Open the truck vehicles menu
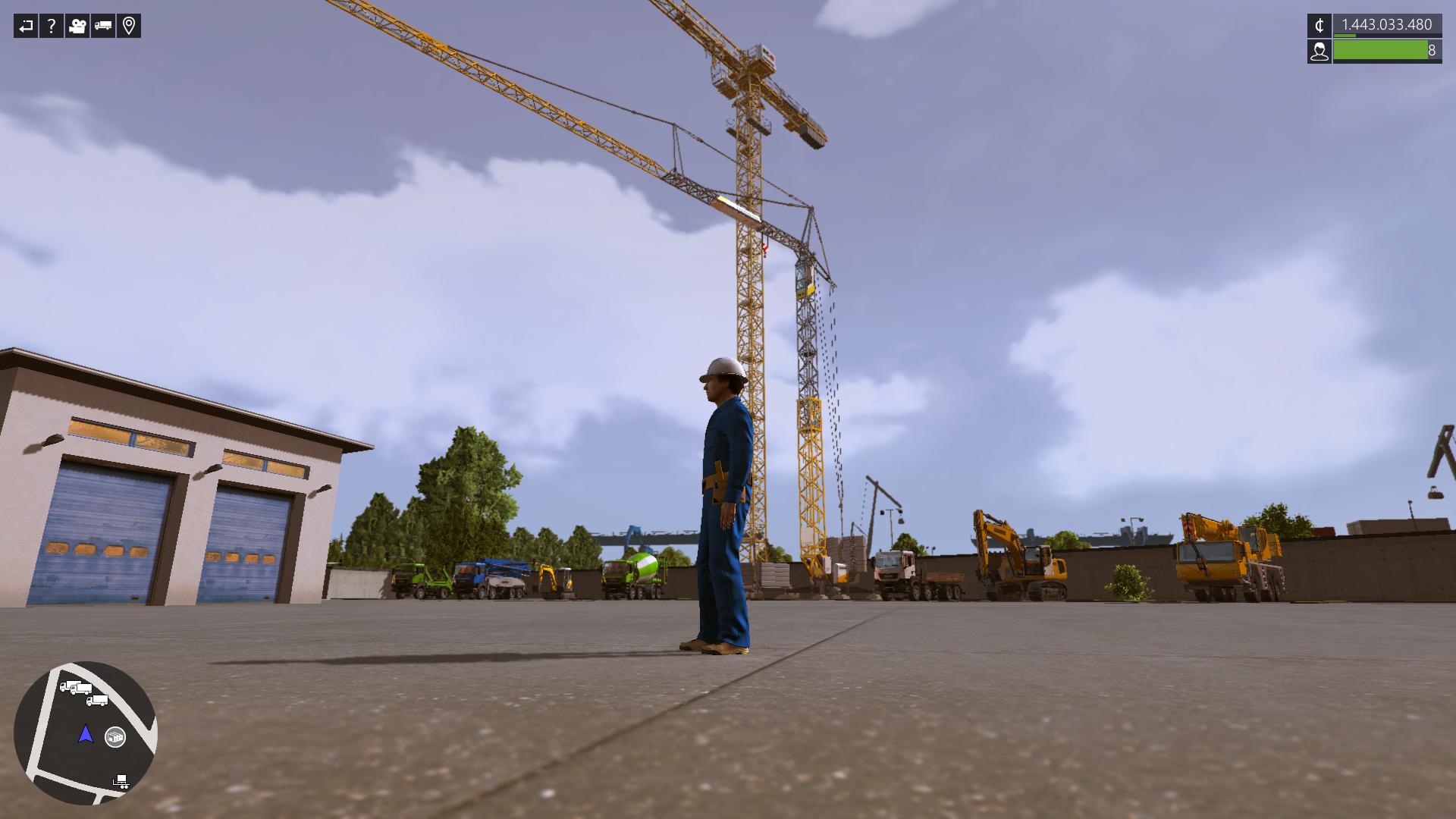This screenshot has height=819, width=1456. coord(103,27)
